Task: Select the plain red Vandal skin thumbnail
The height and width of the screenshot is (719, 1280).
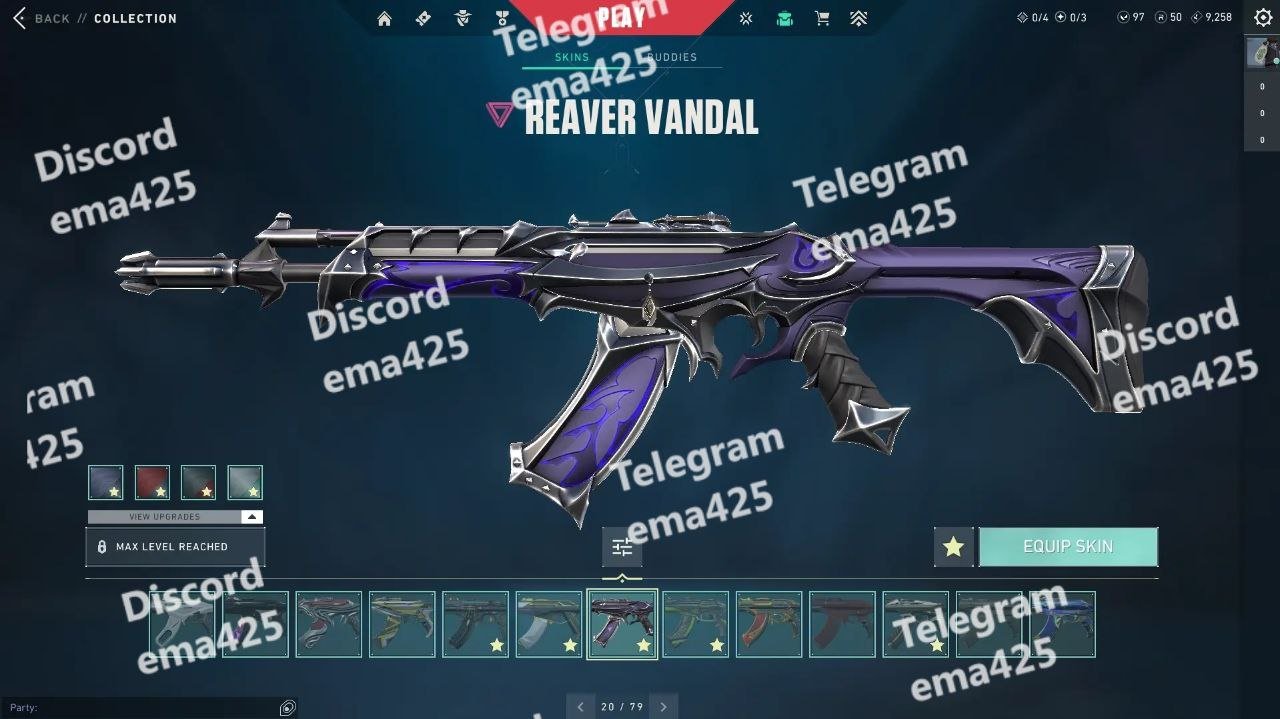Action: [x=842, y=624]
